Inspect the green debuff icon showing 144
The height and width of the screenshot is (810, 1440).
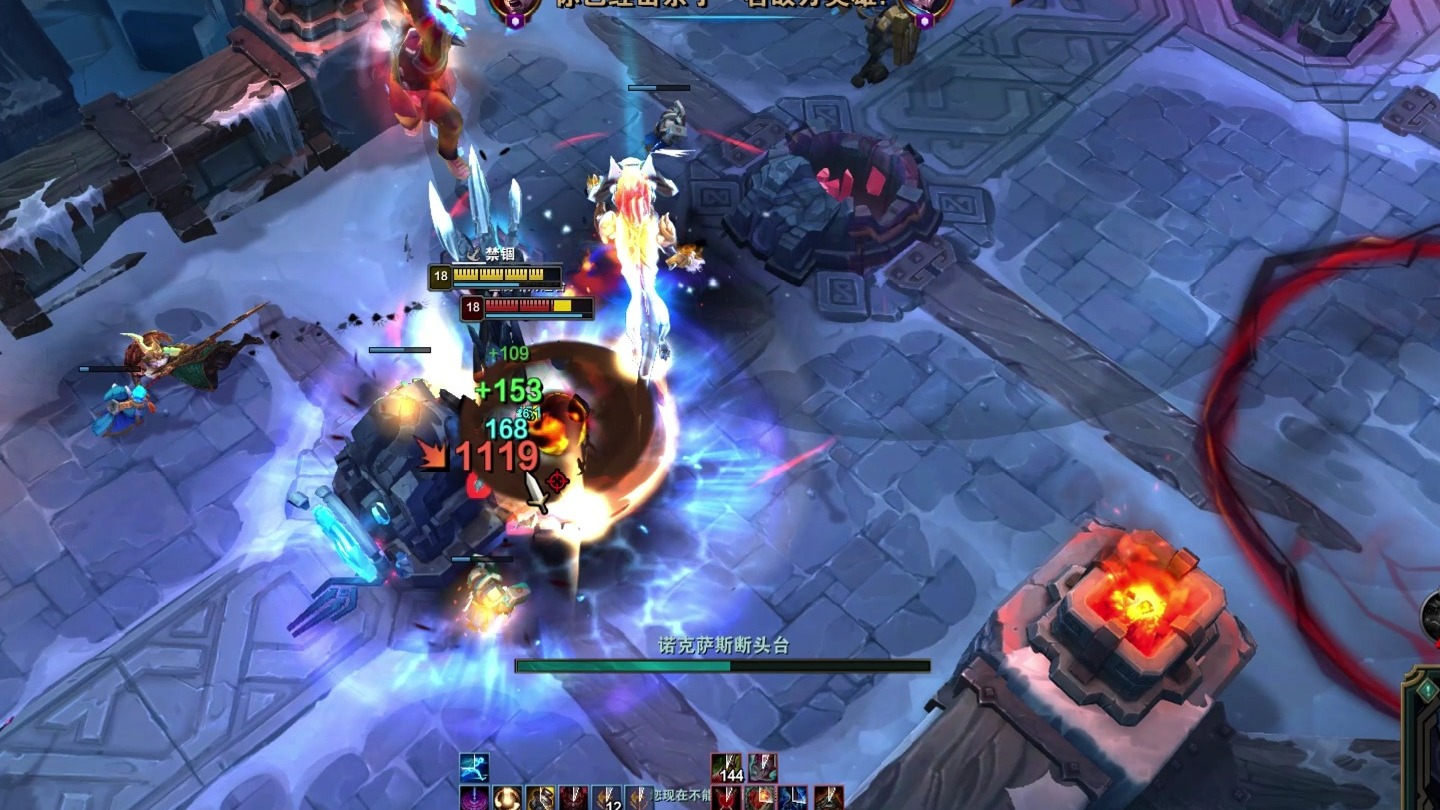point(727,768)
